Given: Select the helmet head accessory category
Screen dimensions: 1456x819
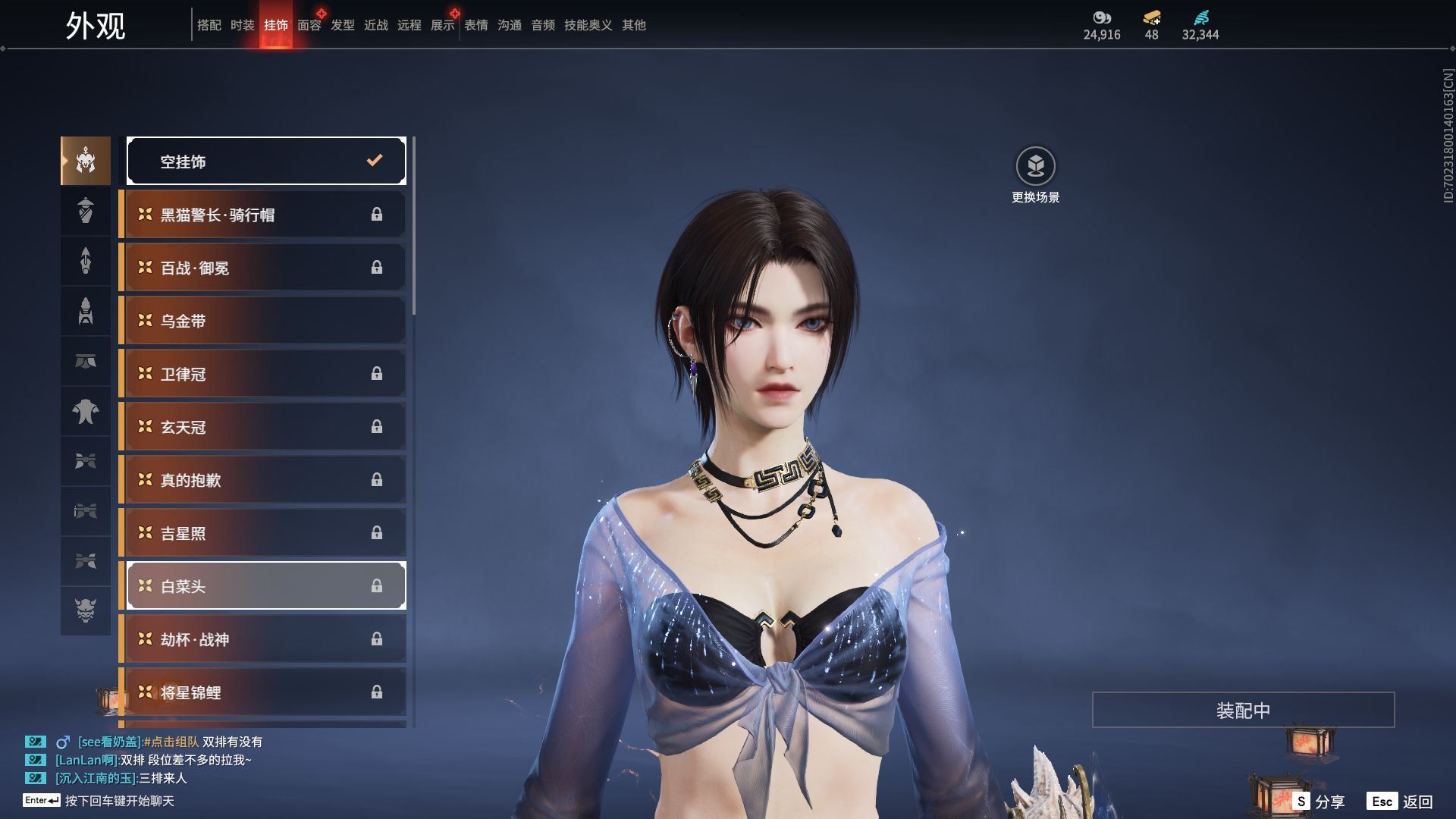Looking at the screenshot, I should coord(86,161).
